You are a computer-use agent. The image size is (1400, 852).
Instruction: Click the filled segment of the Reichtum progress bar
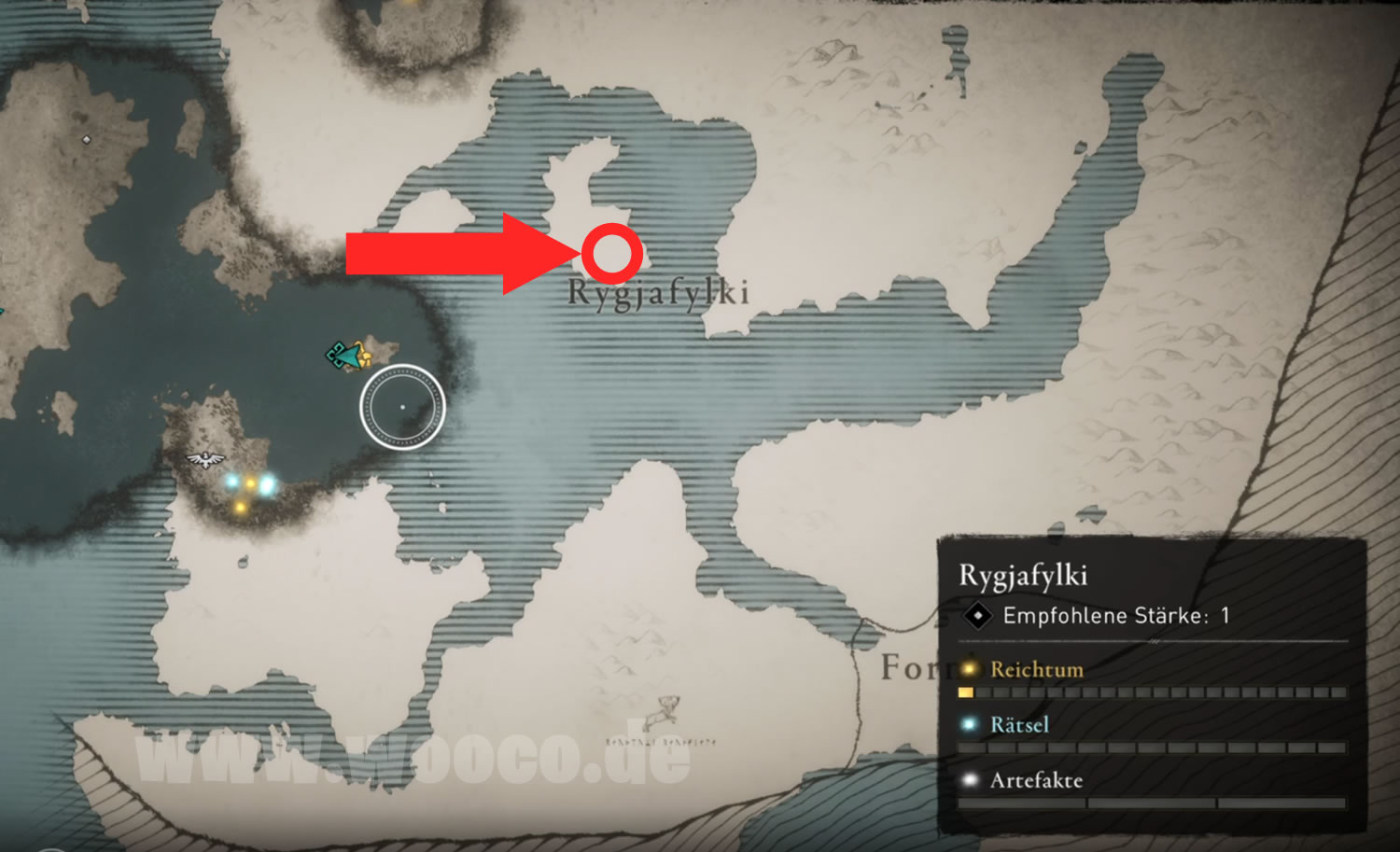[x=965, y=692]
